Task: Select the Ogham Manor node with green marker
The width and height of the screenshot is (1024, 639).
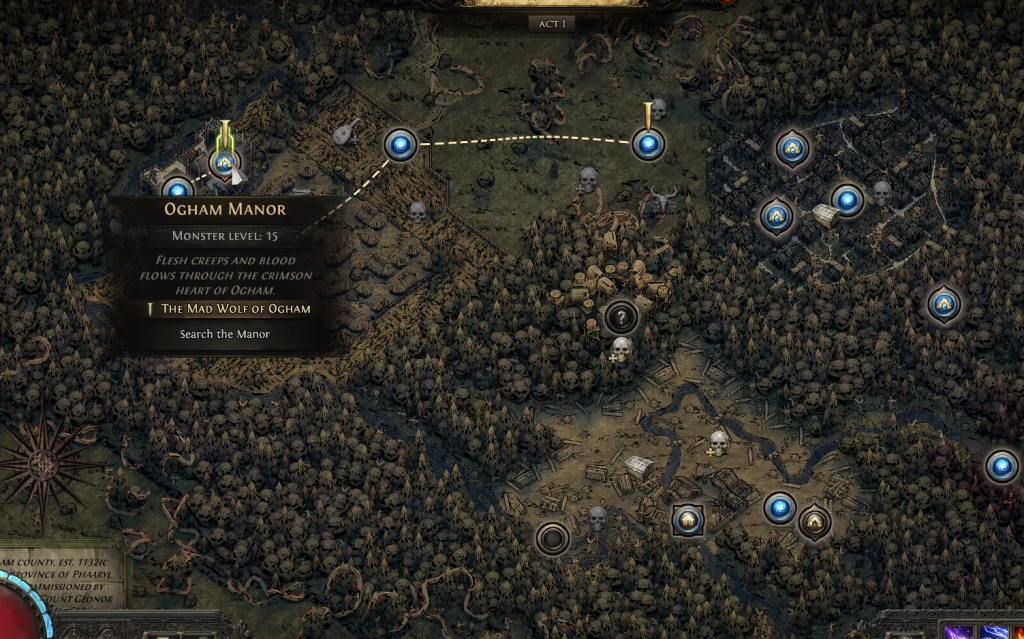Action: 224,161
